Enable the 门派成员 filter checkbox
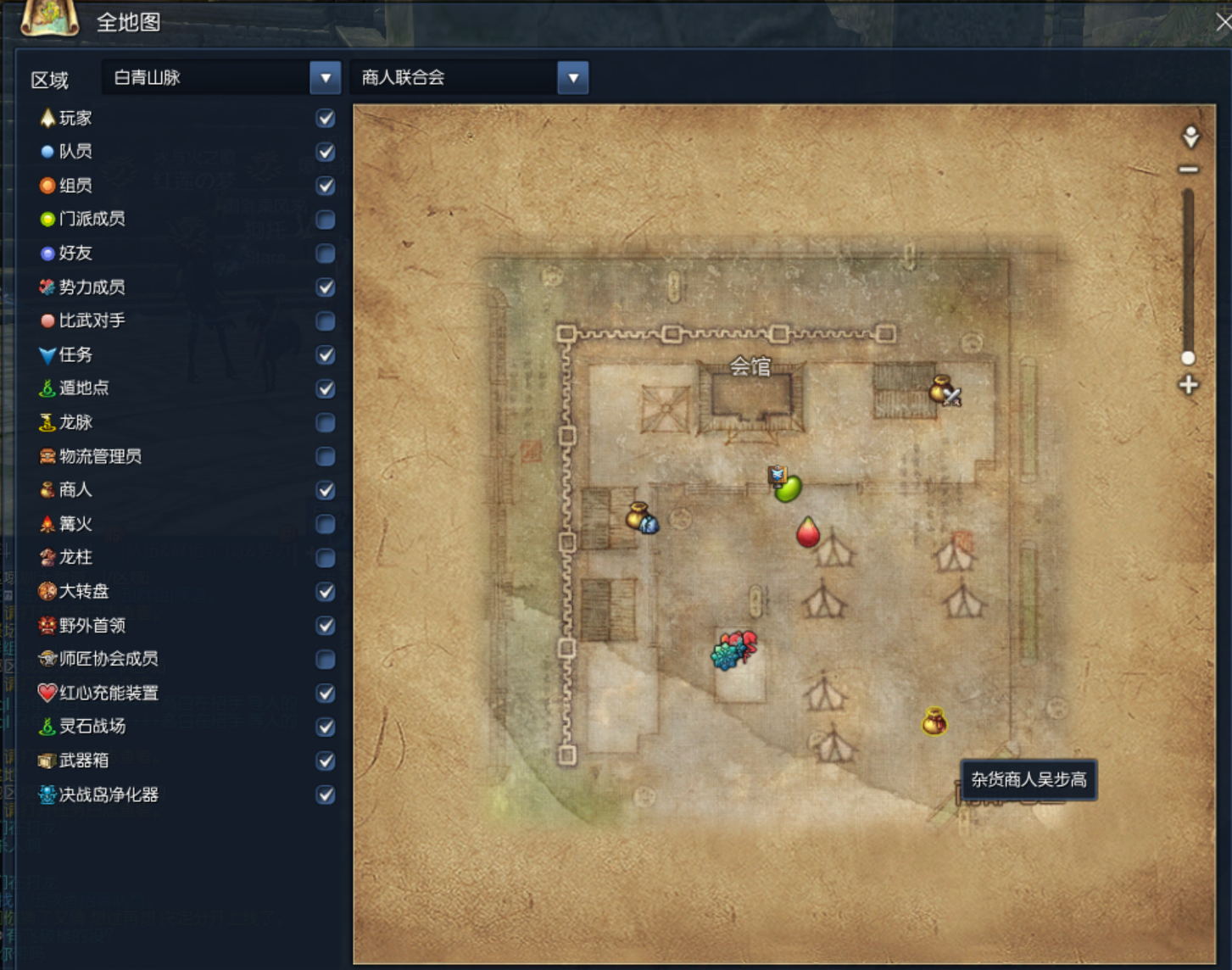Viewport: 1232px width, 970px height. coord(325,220)
